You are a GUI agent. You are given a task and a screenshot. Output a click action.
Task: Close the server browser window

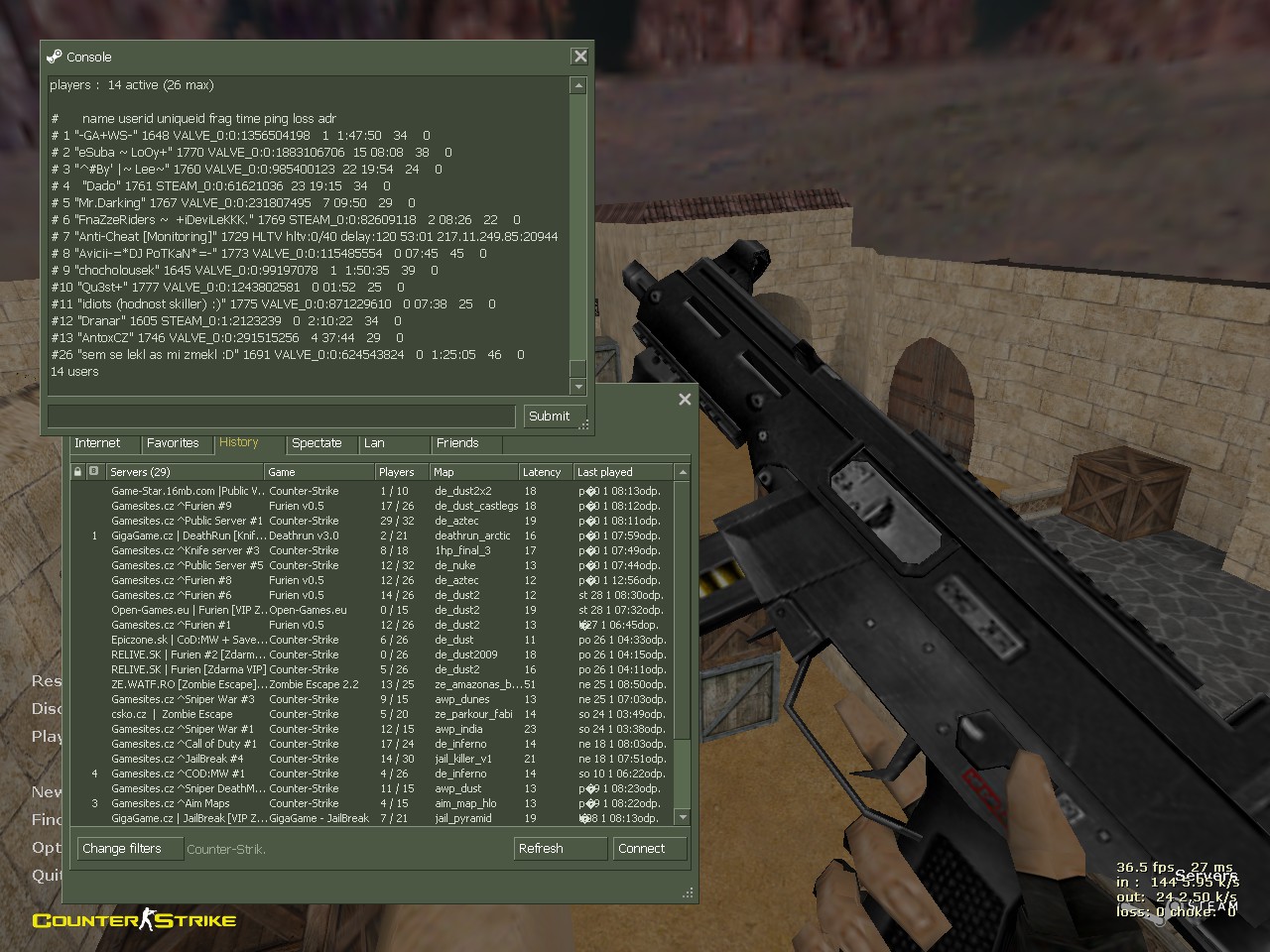tap(685, 400)
